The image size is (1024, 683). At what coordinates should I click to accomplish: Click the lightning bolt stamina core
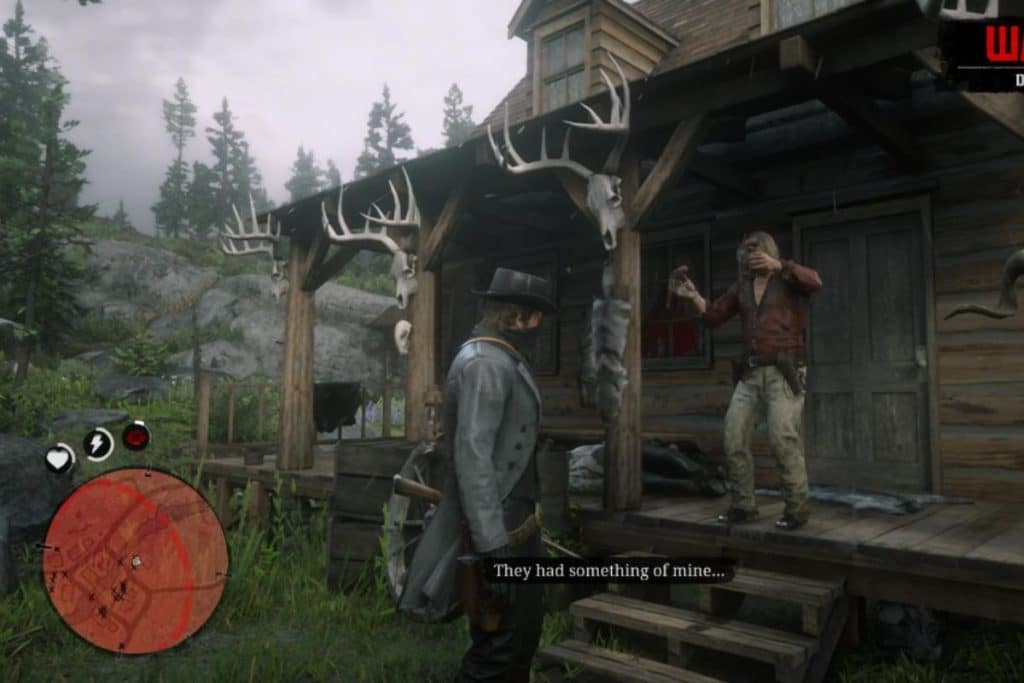tap(98, 444)
